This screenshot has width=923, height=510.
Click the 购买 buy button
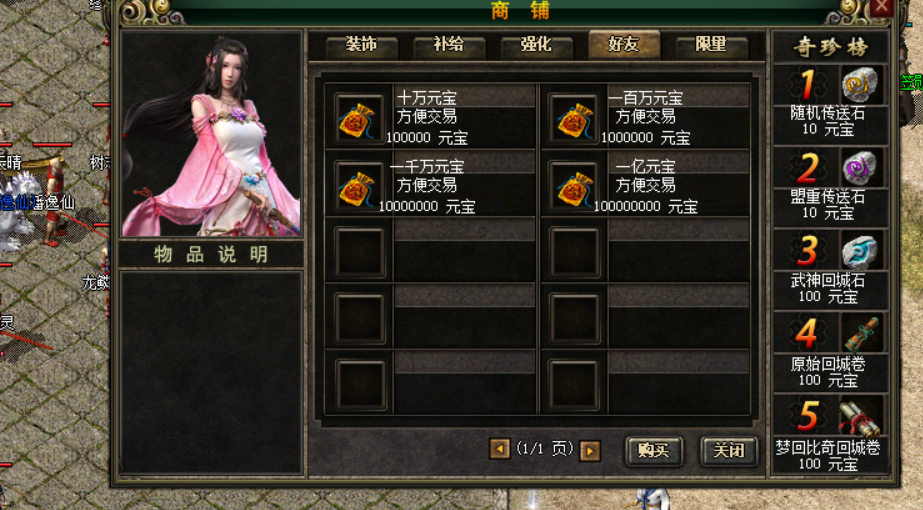point(652,451)
